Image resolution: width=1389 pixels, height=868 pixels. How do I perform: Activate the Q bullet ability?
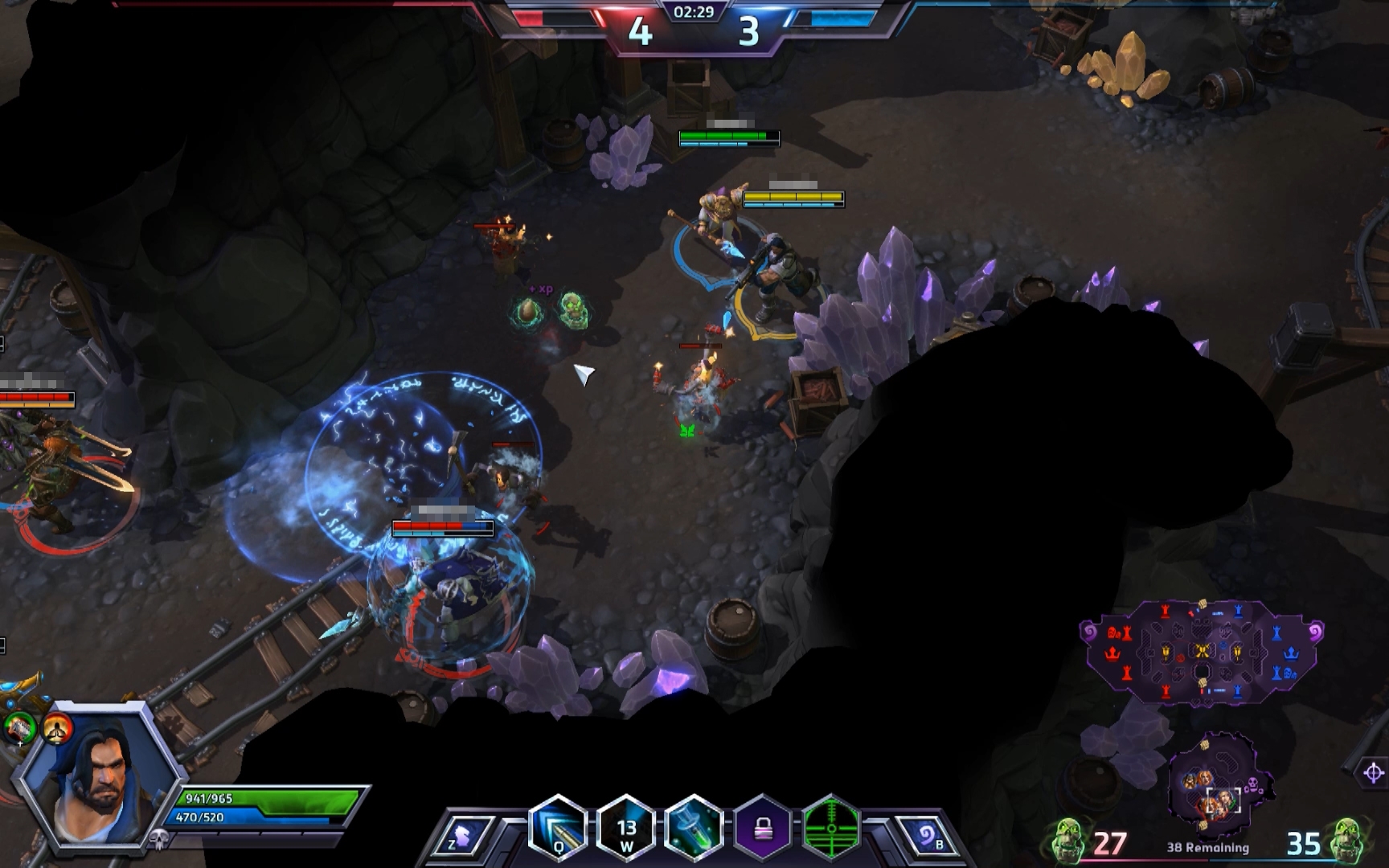[x=557, y=828]
